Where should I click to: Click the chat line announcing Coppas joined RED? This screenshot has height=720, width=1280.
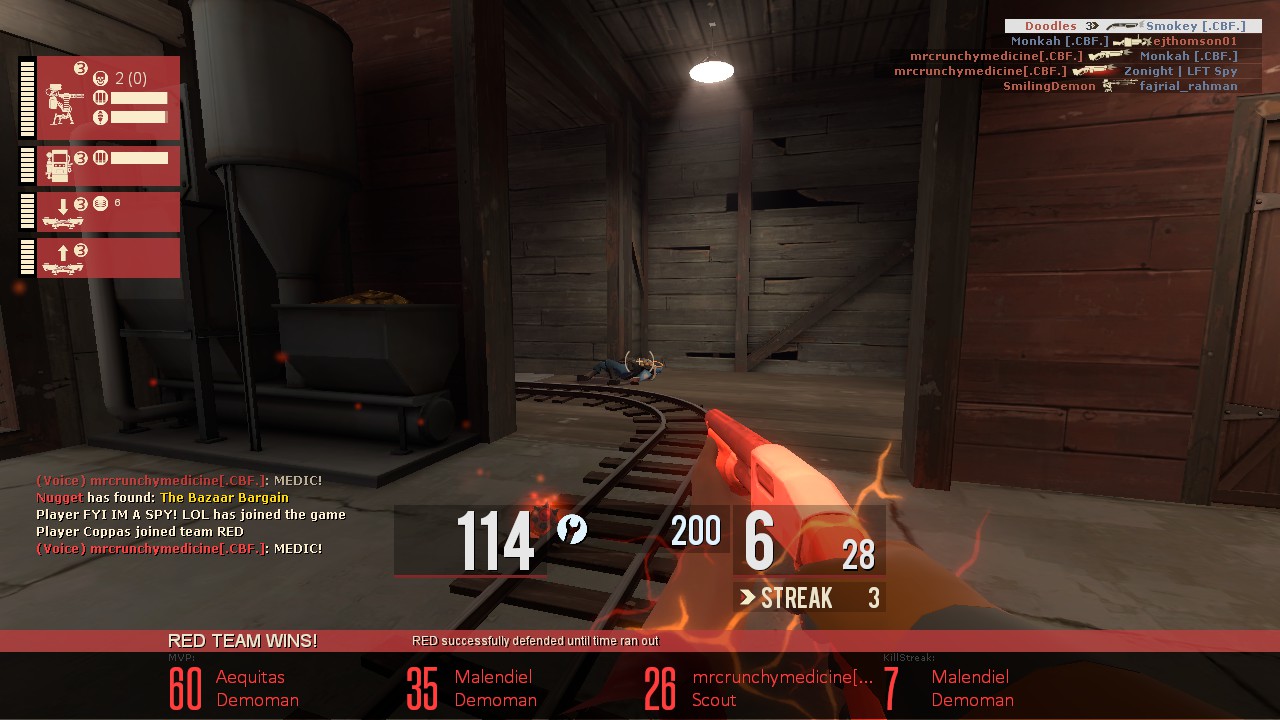tap(140, 531)
